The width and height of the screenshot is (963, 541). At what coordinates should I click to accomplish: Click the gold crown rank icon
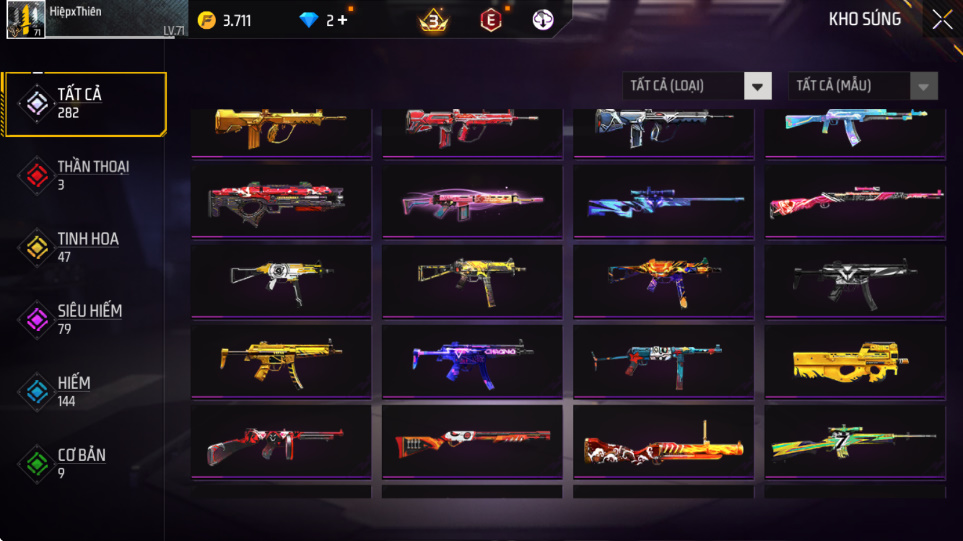pos(433,20)
